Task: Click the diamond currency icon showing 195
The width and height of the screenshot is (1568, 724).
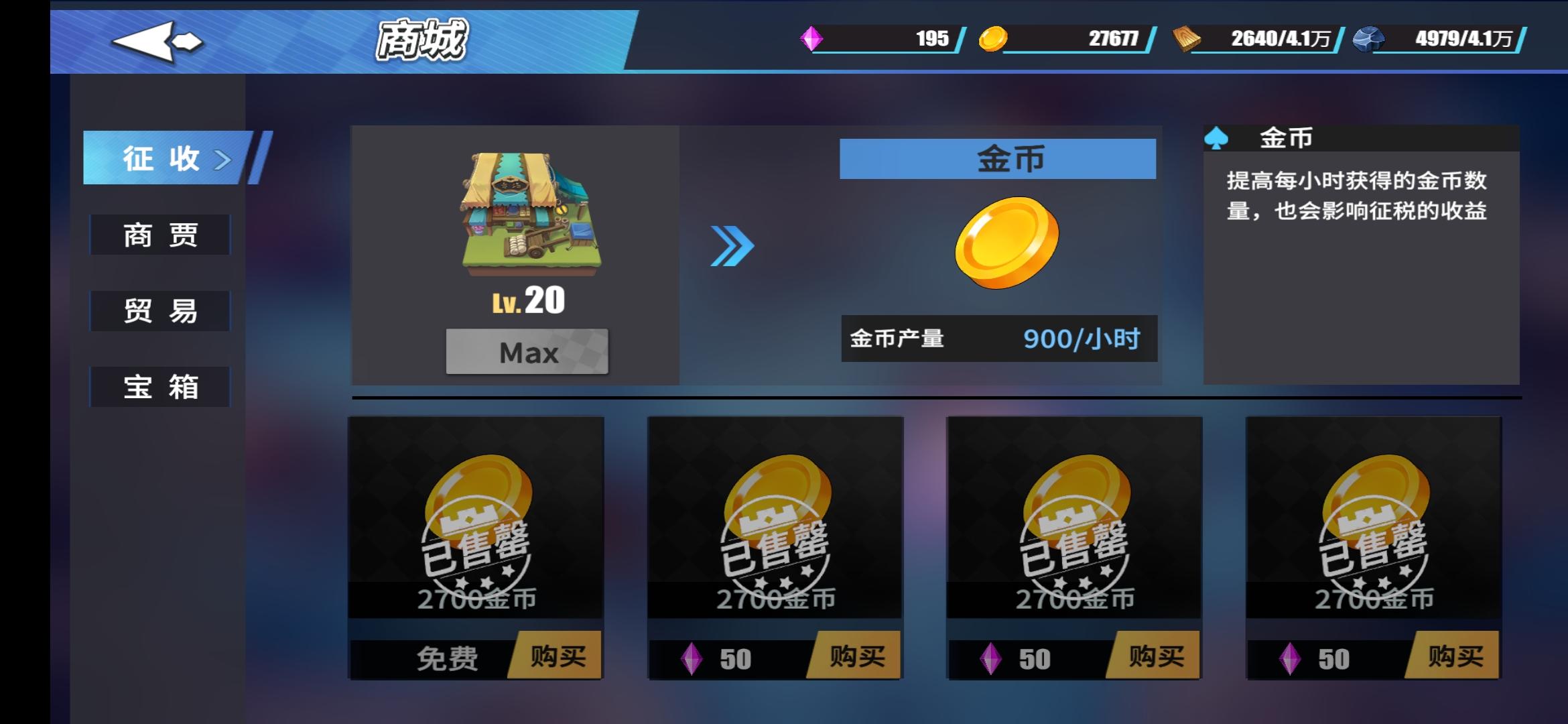Action: point(813,40)
